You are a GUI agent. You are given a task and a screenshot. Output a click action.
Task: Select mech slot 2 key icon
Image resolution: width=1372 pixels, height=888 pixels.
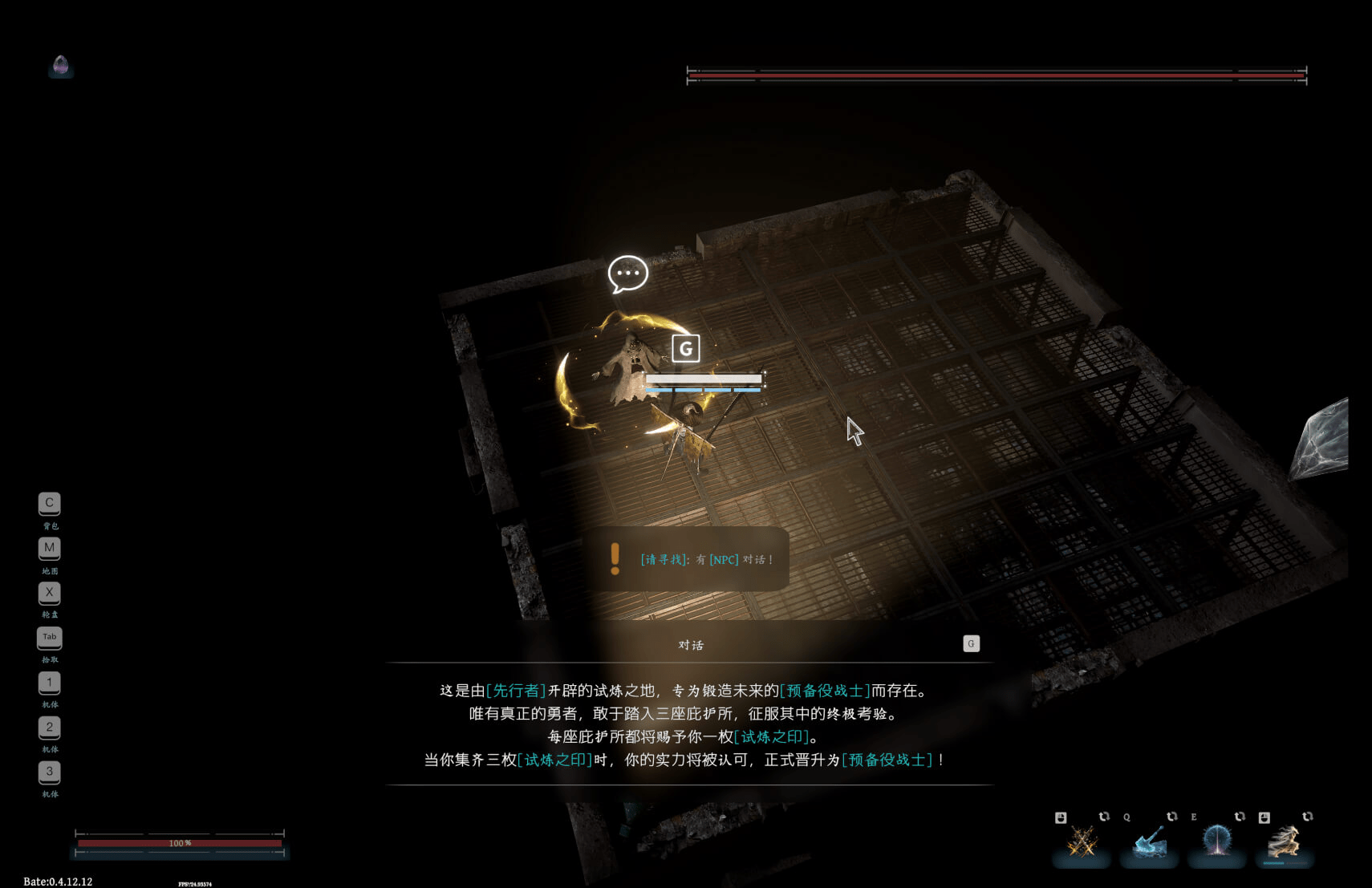(50, 727)
